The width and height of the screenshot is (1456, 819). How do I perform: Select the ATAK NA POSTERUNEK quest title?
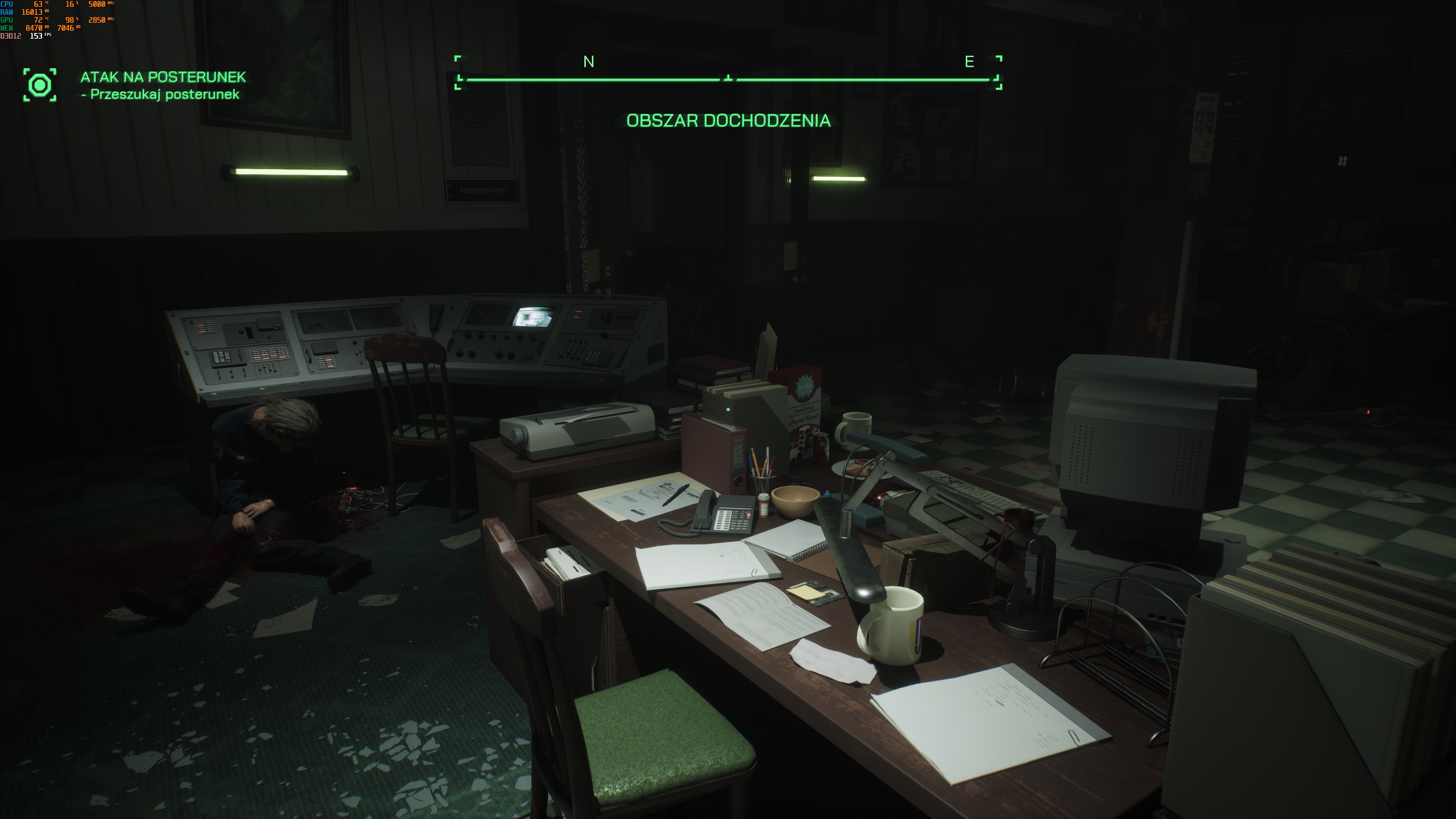pos(163,77)
